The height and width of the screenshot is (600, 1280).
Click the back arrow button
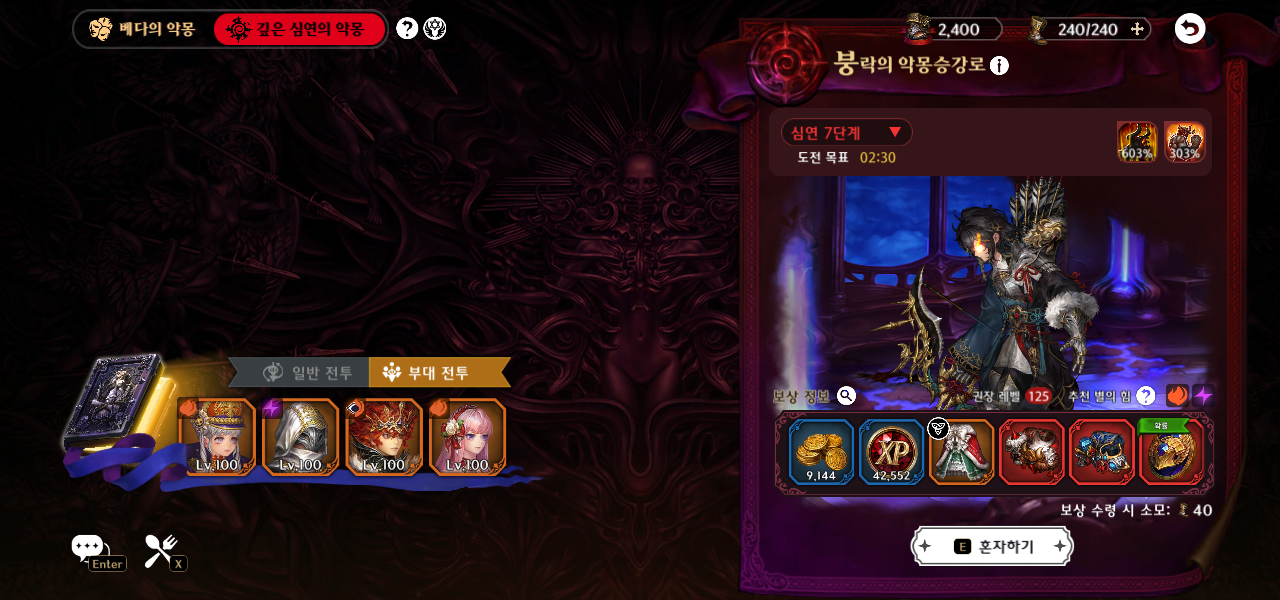(x=1189, y=28)
